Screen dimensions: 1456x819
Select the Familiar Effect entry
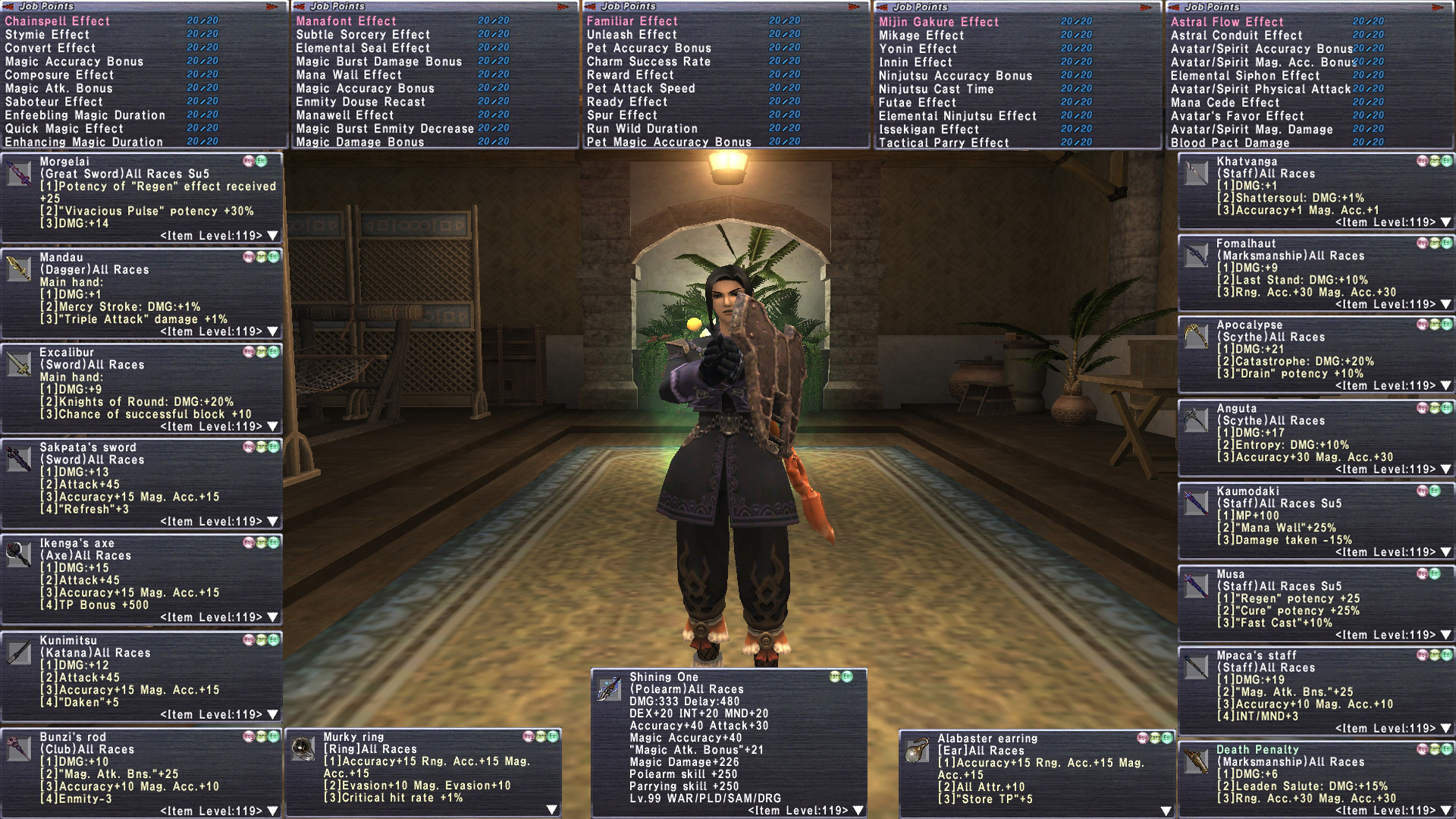pyautogui.click(x=632, y=21)
